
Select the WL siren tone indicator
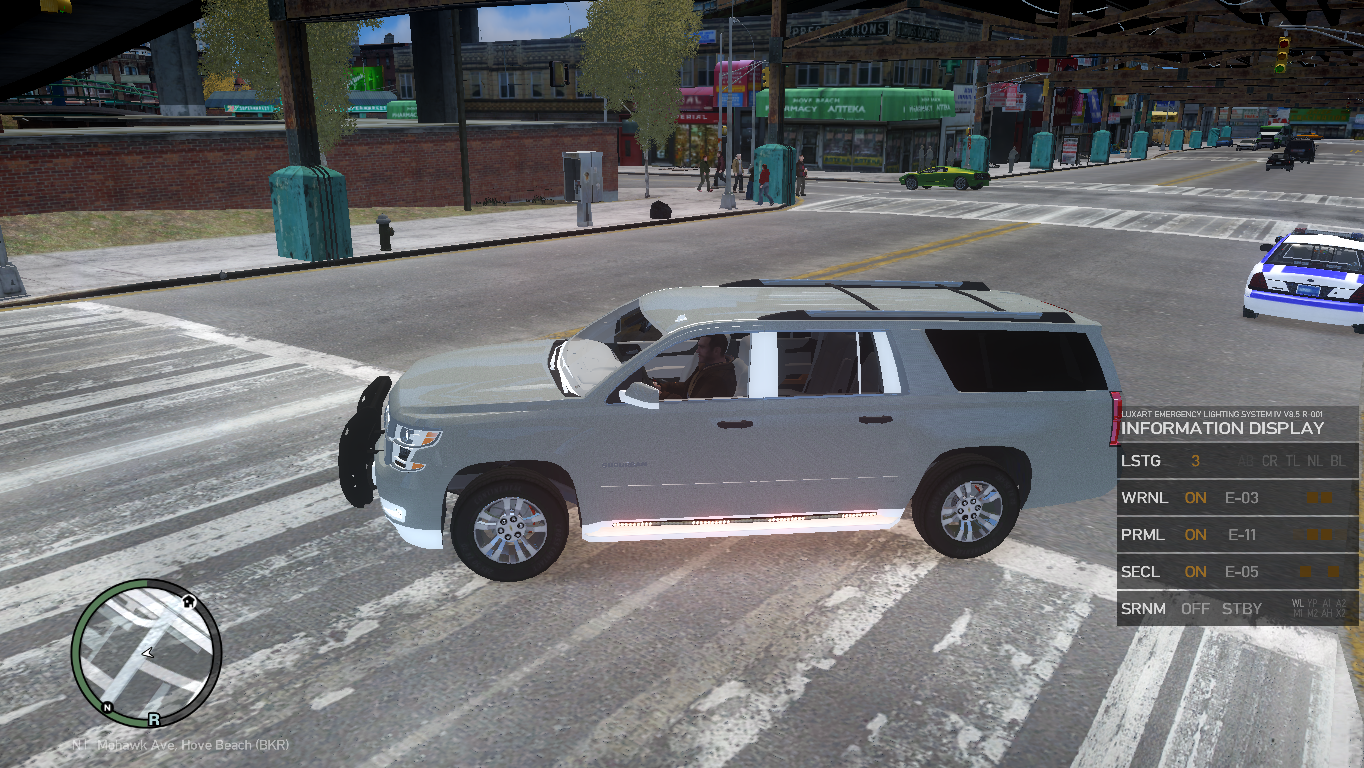click(1298, 603)
